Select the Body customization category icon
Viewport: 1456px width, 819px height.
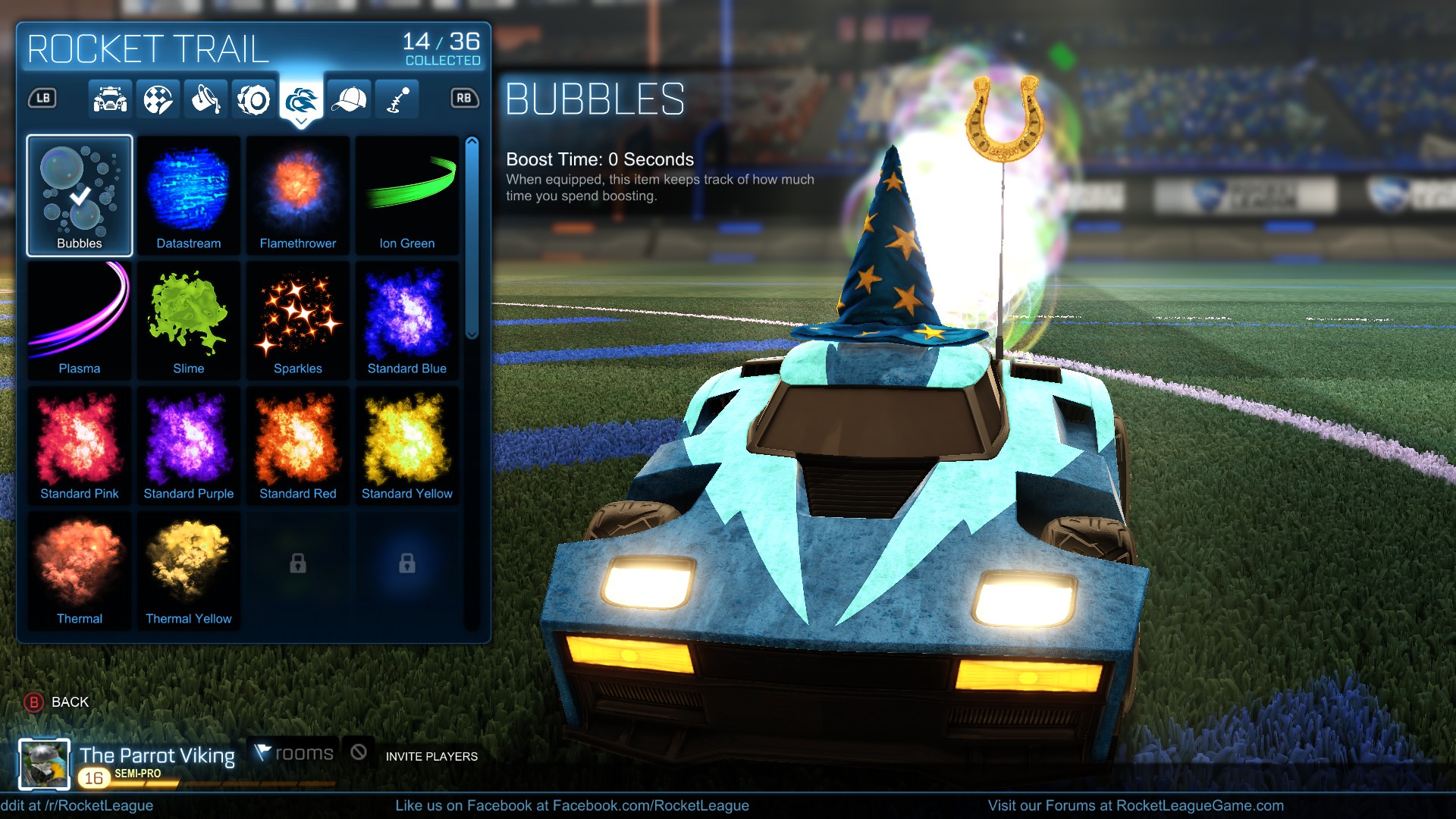(111, 99)
